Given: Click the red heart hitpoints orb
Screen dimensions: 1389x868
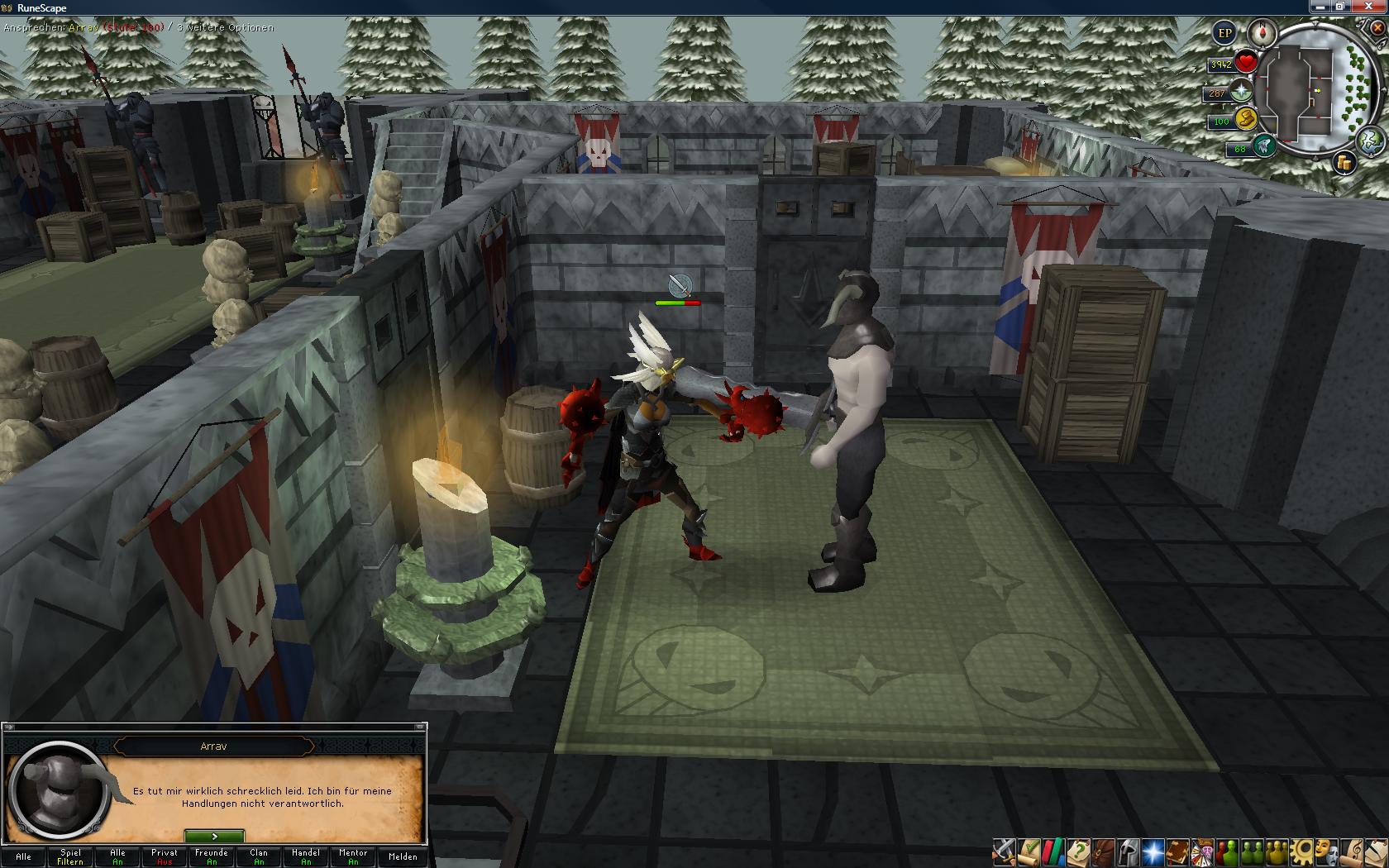Looking at the screenshot, I should click(1246, 62).
